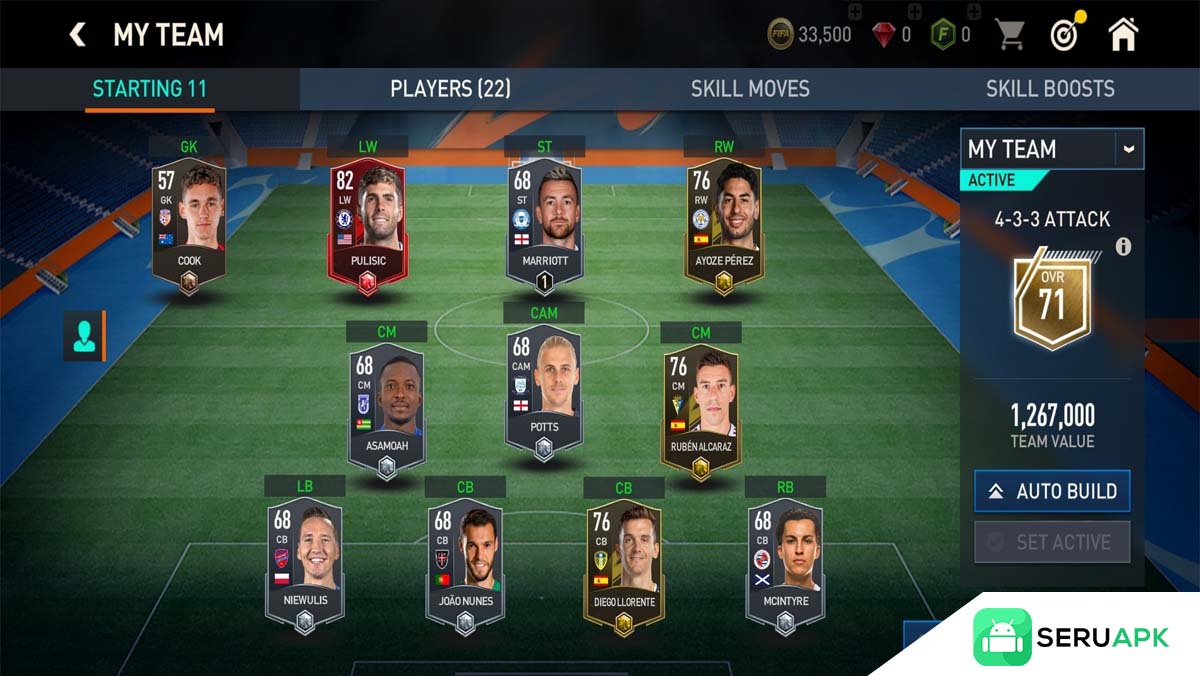Screen dimensions: 1200x676
Task: Show the Skill Boosts tab
Action: pyautogui.click(x=1049, y=88)
